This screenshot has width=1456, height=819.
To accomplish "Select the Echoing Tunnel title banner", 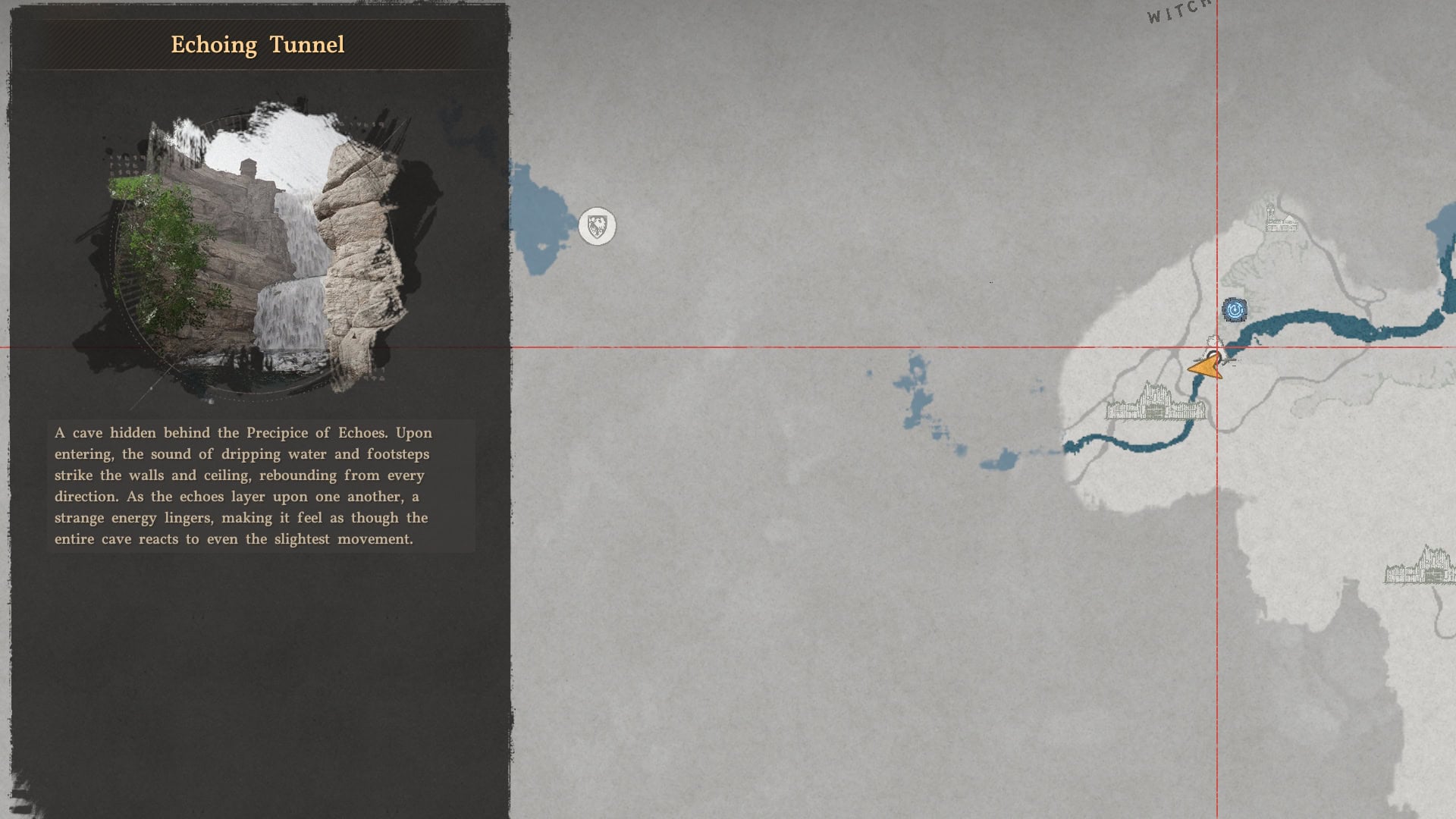I will click(258, 44).
